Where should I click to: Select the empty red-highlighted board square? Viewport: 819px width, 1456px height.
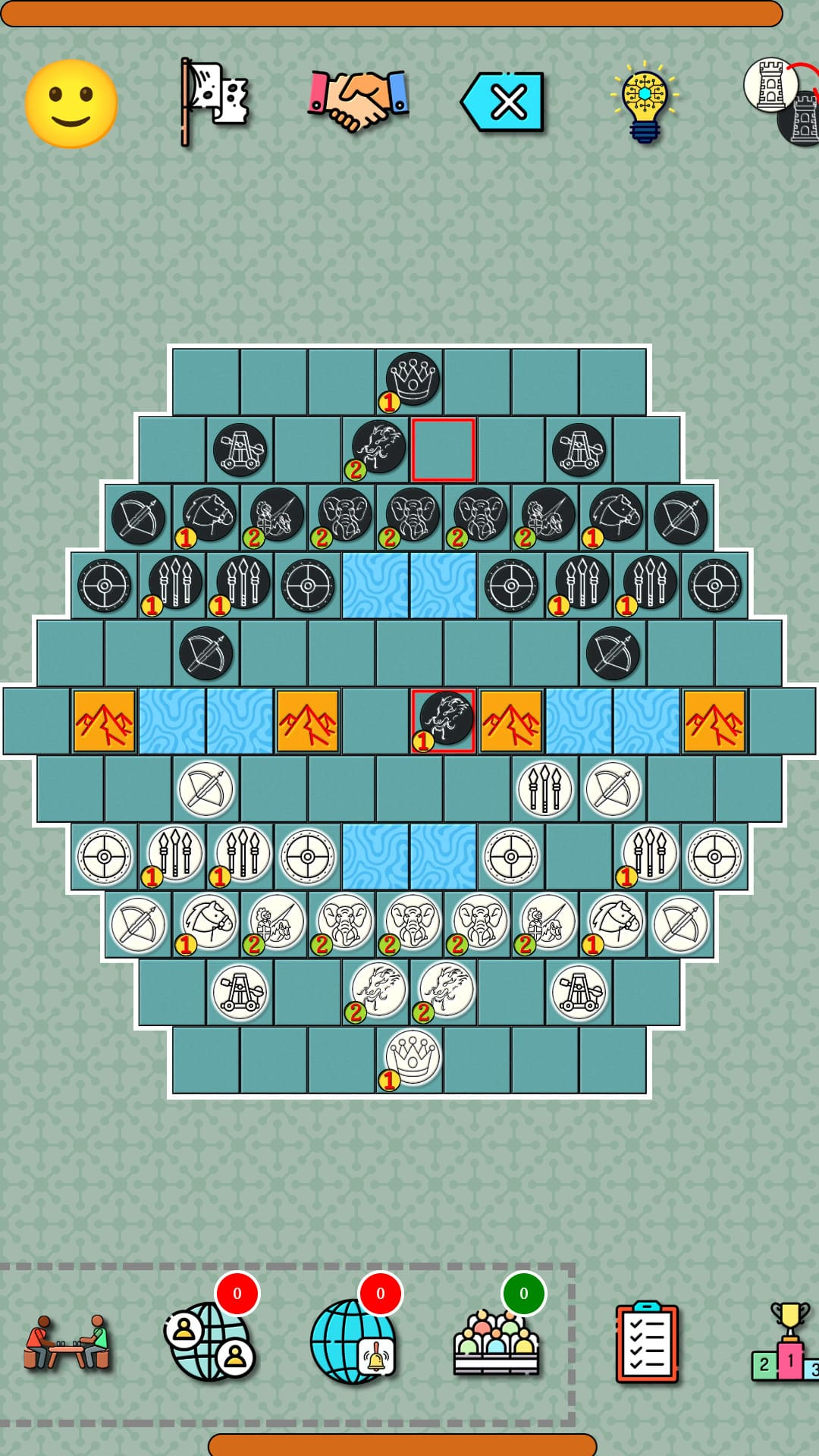pyautogui.click(x=444, y=450)
